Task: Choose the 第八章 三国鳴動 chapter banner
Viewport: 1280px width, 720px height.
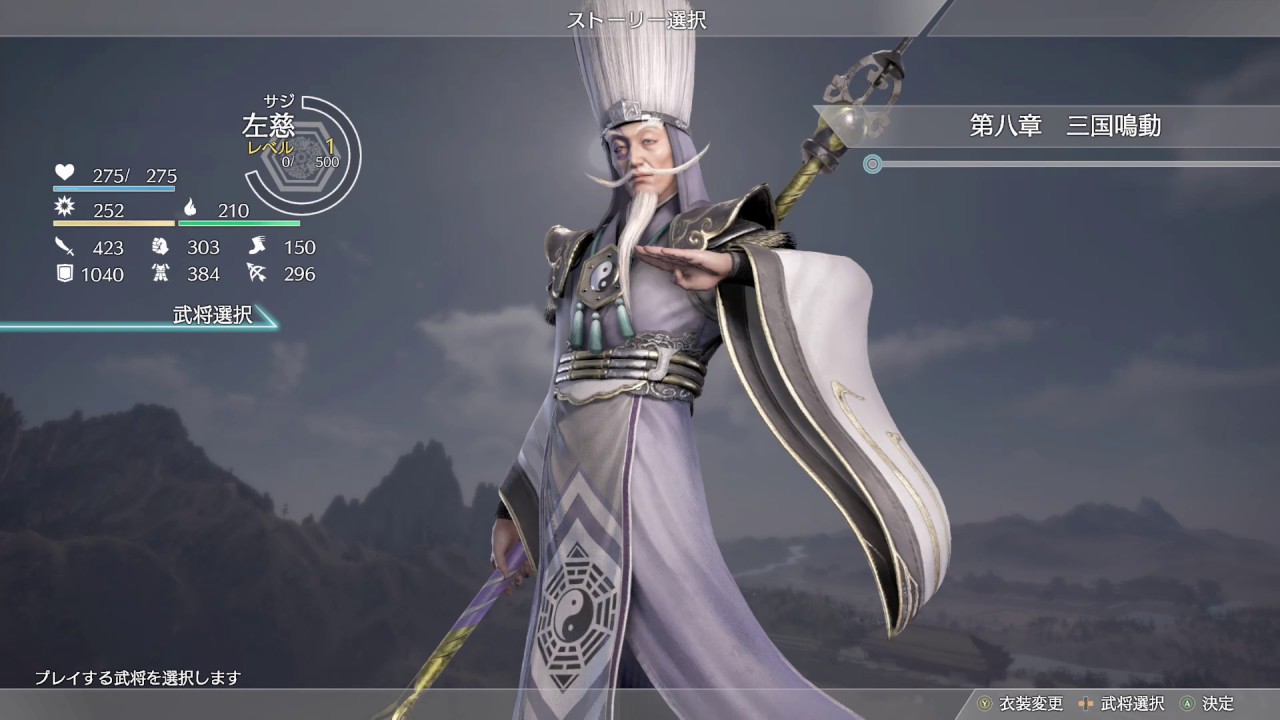Action: coord(1064,126)
